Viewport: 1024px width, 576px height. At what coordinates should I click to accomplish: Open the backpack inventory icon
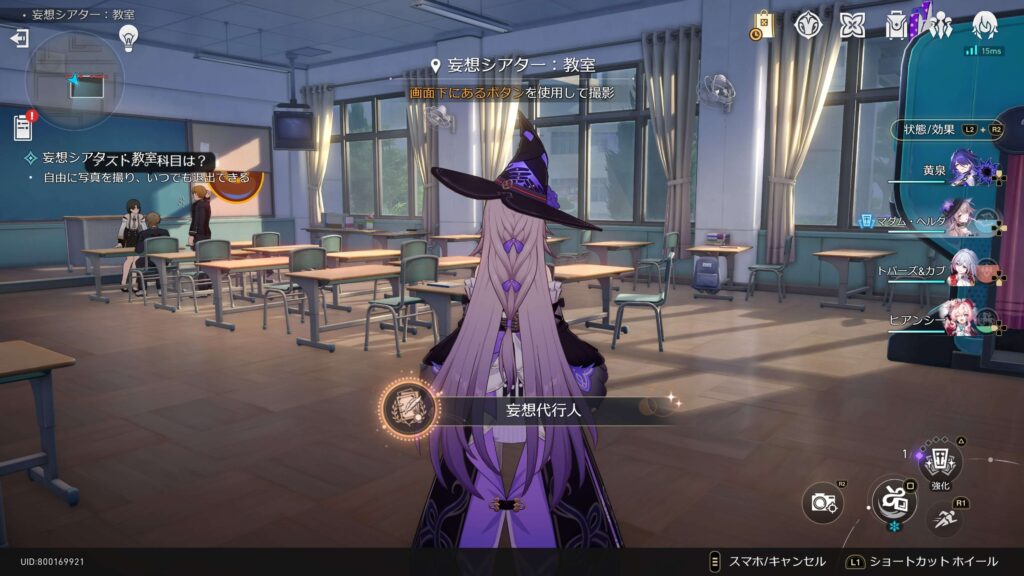896,25
